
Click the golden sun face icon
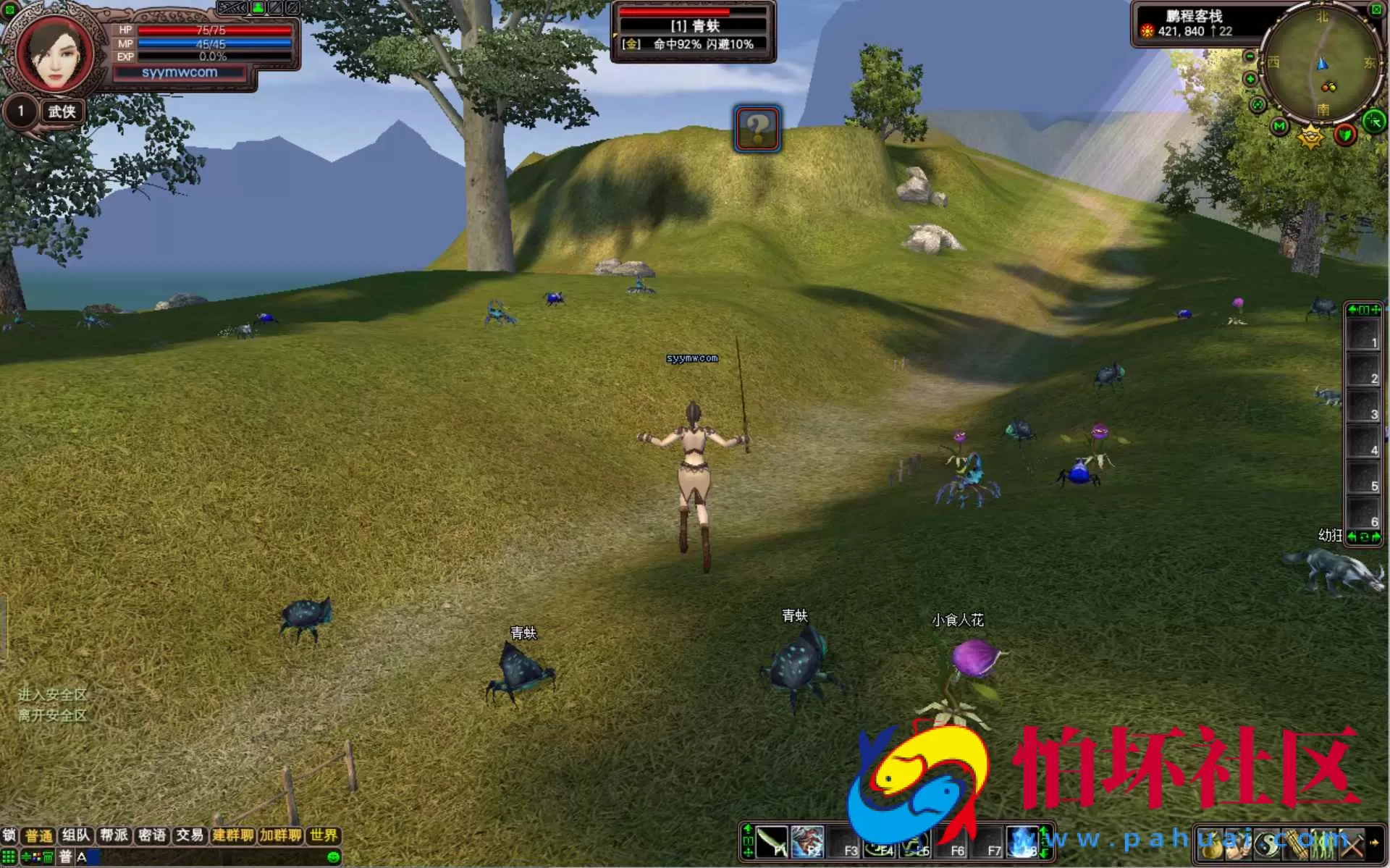[1310, 135]
